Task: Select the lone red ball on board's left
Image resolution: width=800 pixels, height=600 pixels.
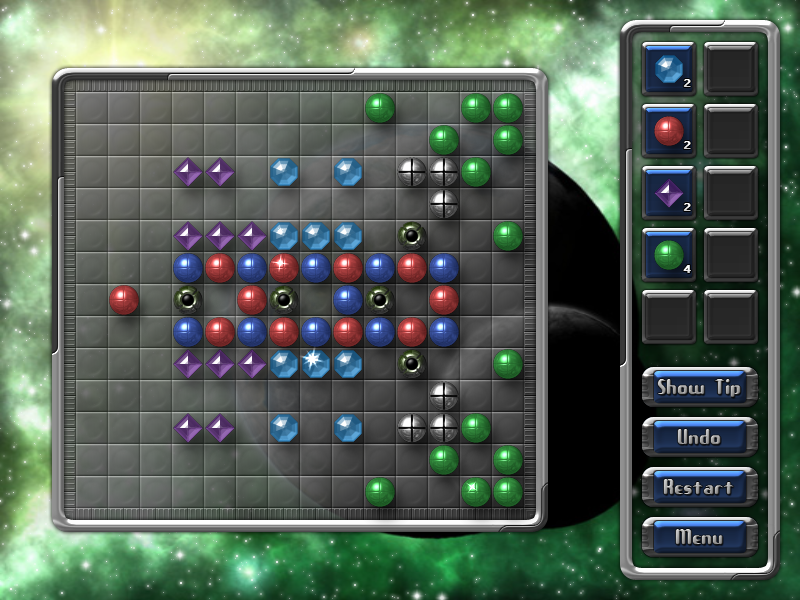Action: 124,299
